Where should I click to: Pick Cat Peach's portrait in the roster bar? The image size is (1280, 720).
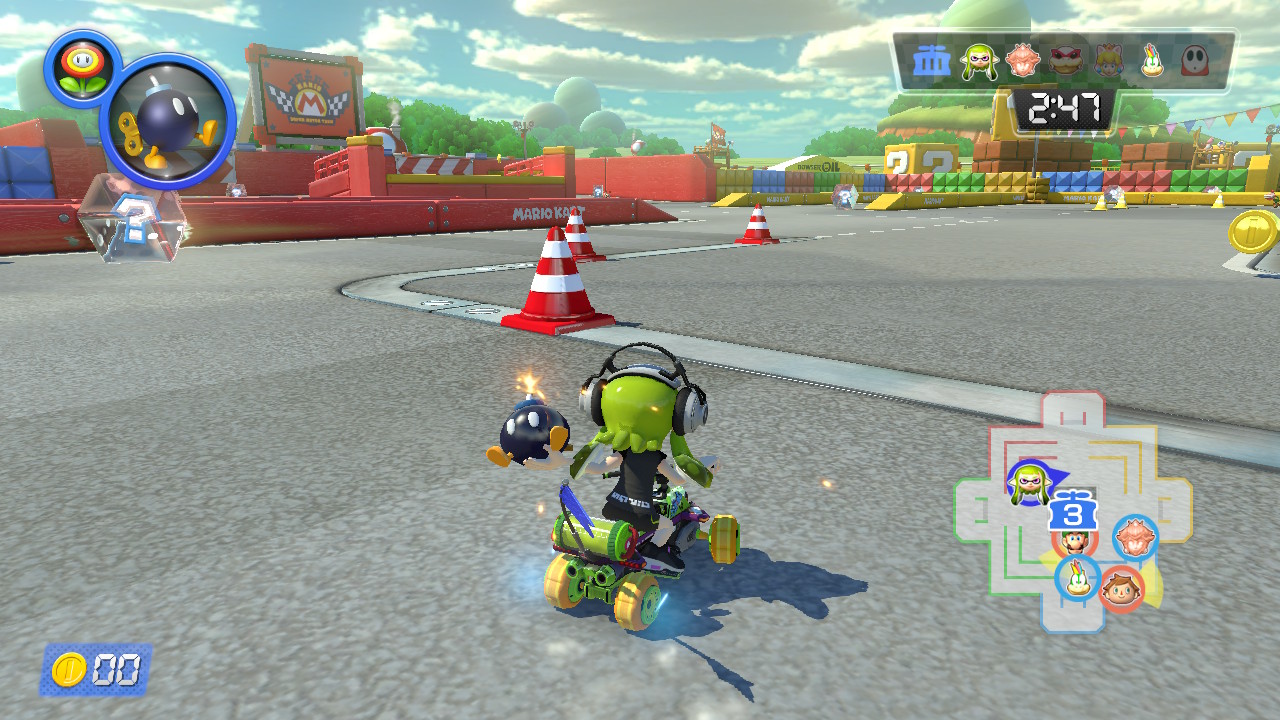coord(1109,63)
